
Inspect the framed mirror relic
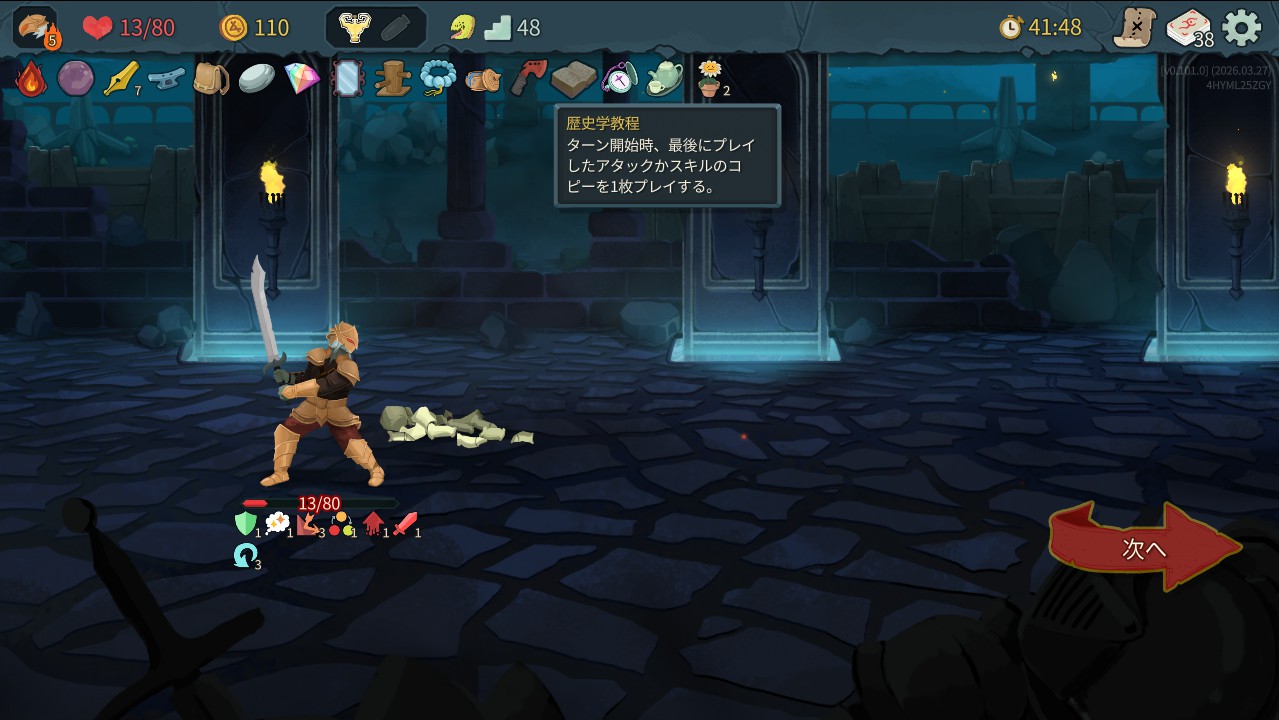(347, 78)
